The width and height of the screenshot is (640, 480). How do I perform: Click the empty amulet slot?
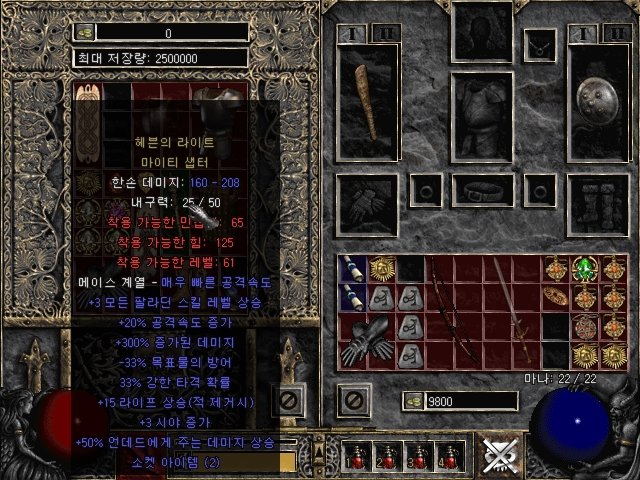pyautogui.click(x=541, y=44)
